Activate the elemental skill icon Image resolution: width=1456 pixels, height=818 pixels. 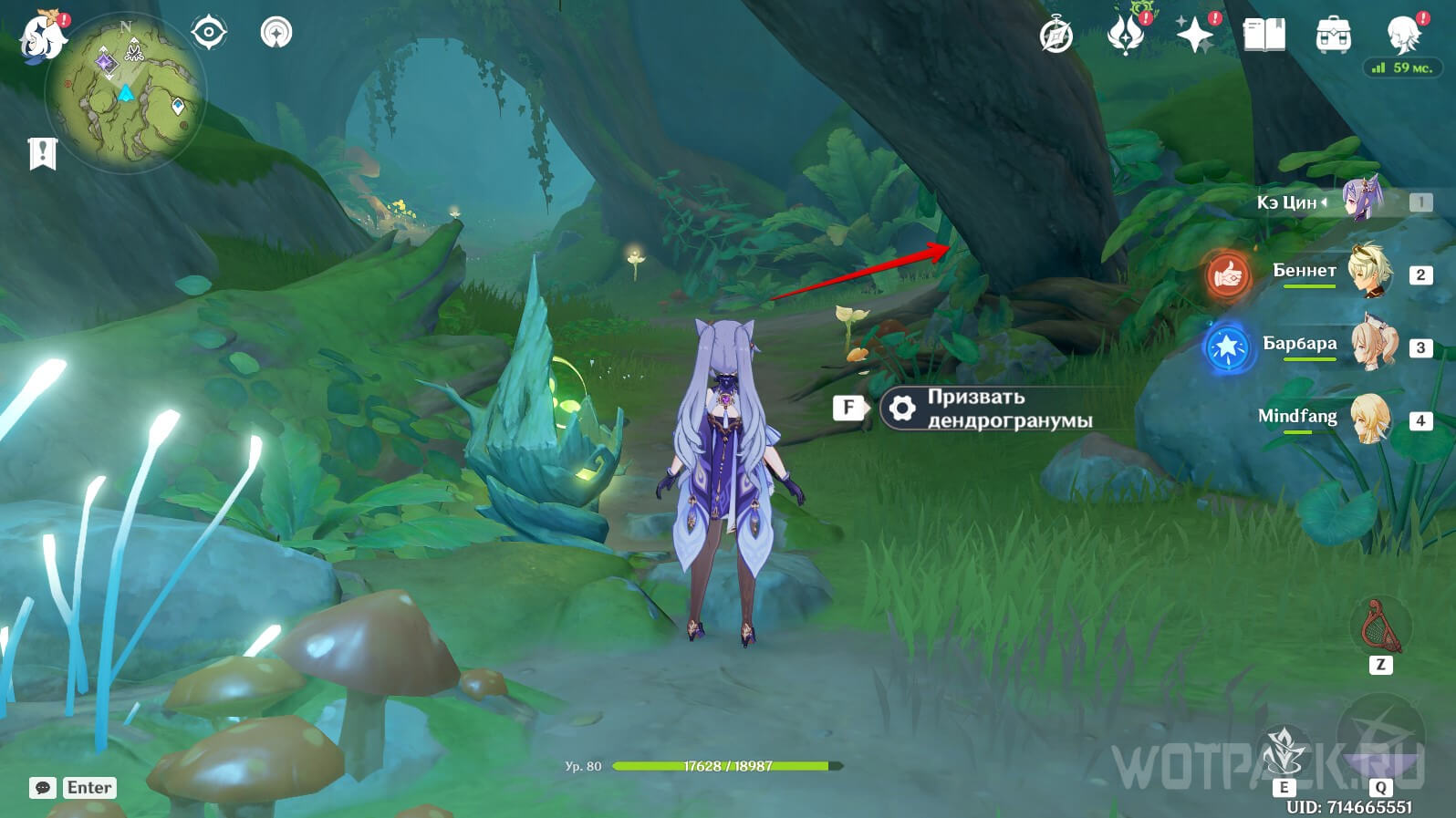pos(1284,753)
